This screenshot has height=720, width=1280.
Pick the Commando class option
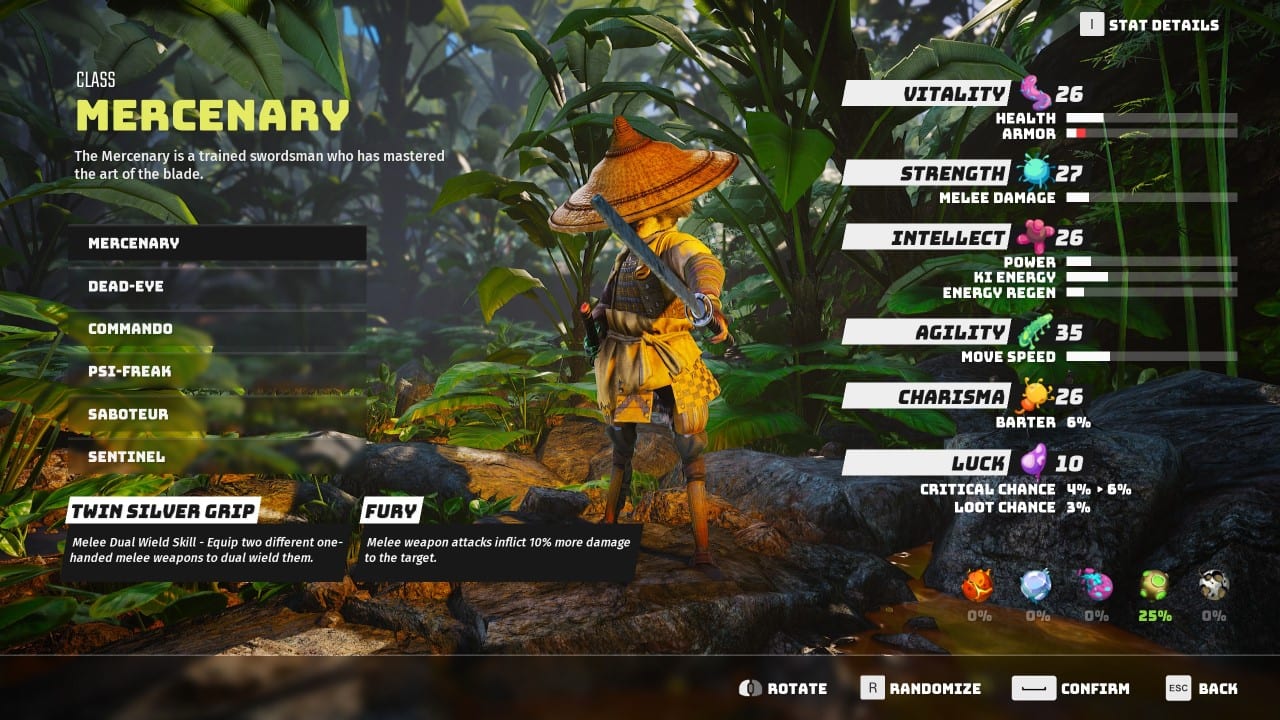tap(216, 329)
